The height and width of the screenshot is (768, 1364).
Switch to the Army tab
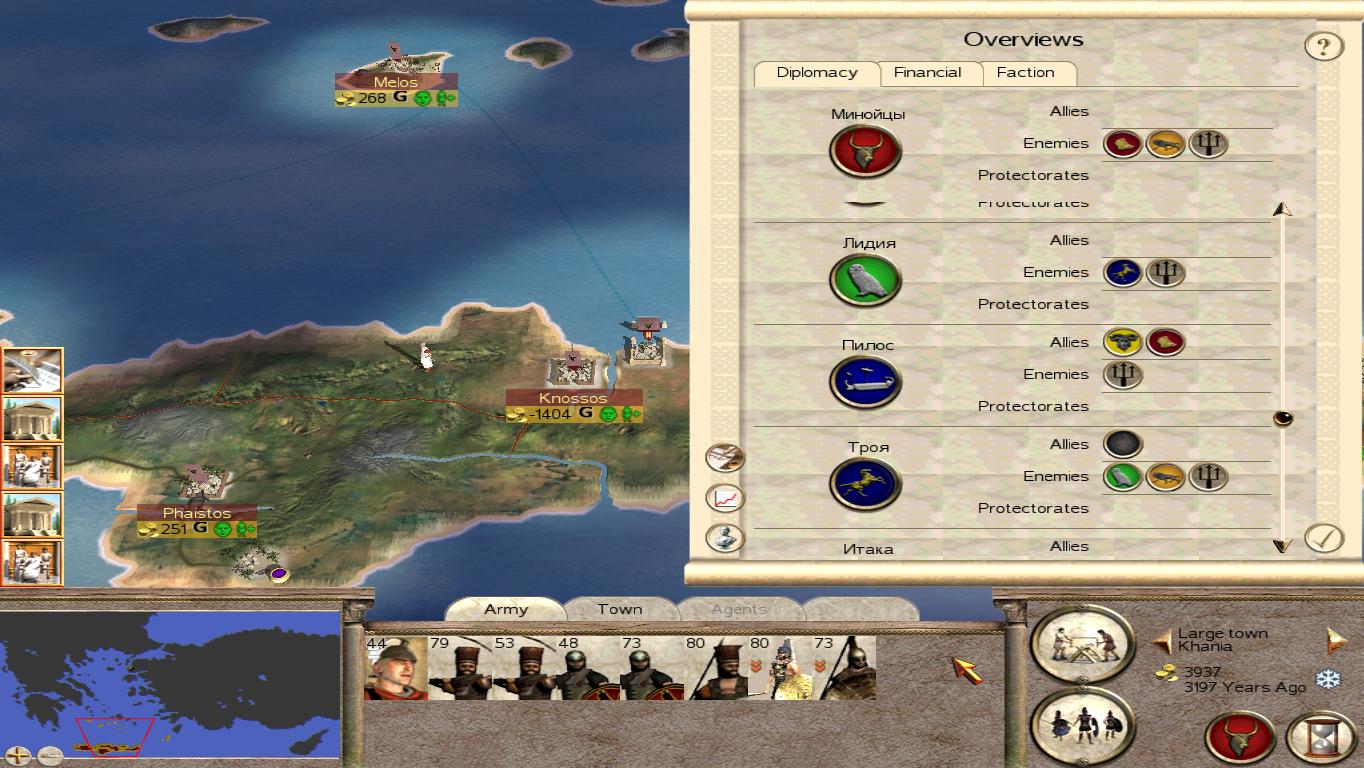[506, 609]
